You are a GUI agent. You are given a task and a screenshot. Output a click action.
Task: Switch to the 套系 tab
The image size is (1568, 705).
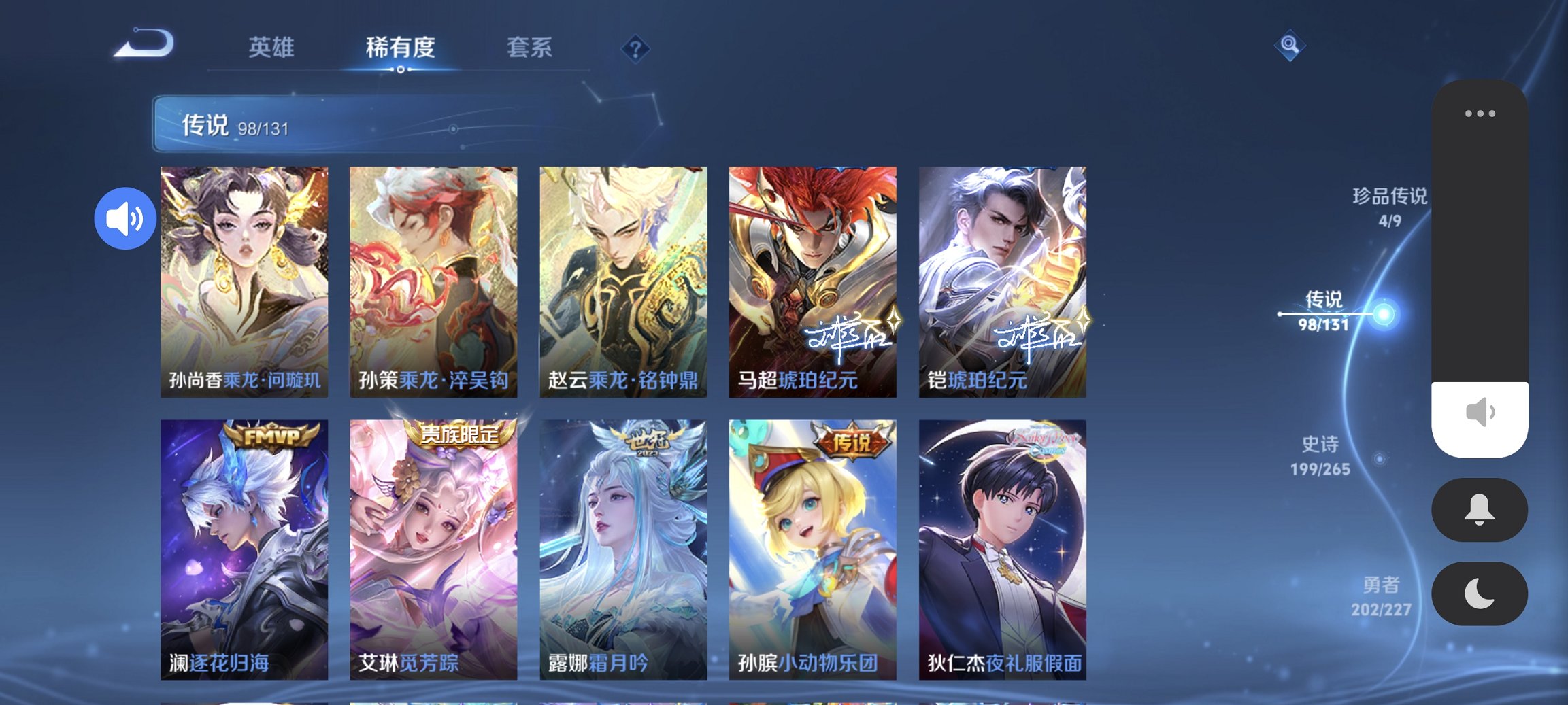(529, 48)
